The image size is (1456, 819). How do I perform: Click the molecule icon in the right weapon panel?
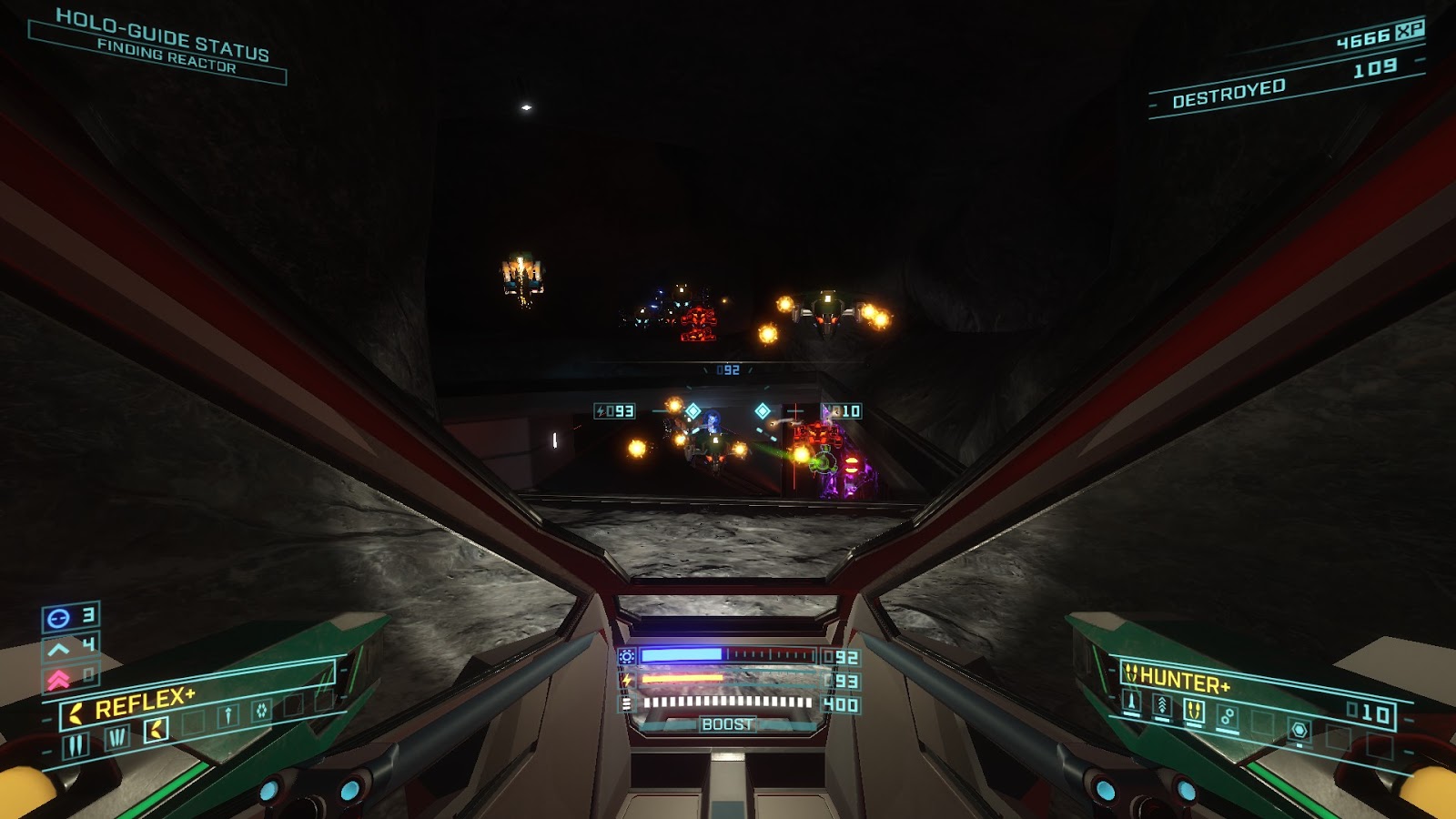pyautogui.click(x=1228, y=716)
